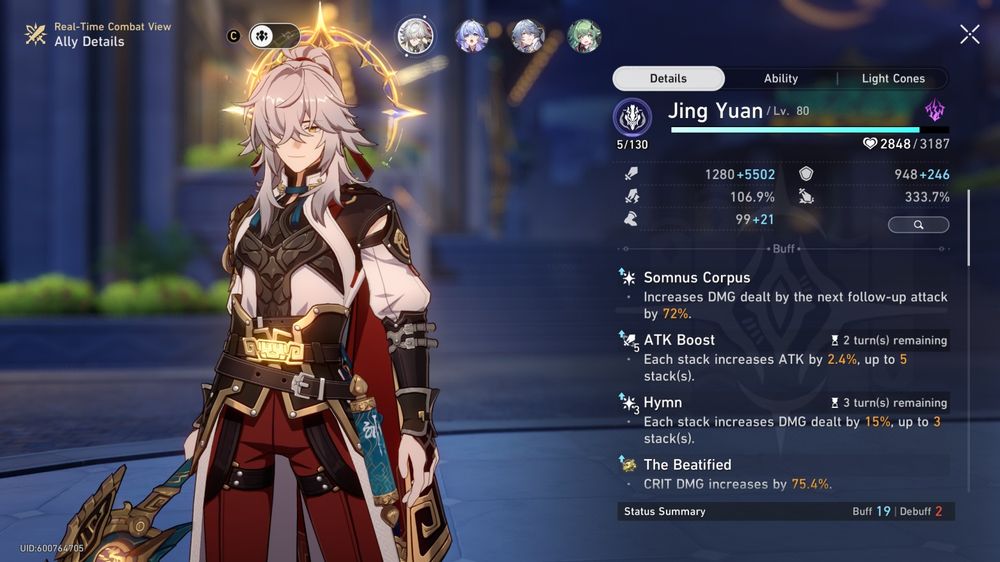Image resolution: width=1000 pixels, height=562 pixels.
Task: Select Jing Yuan's portrait in the team row
Action: pos(414,36)
